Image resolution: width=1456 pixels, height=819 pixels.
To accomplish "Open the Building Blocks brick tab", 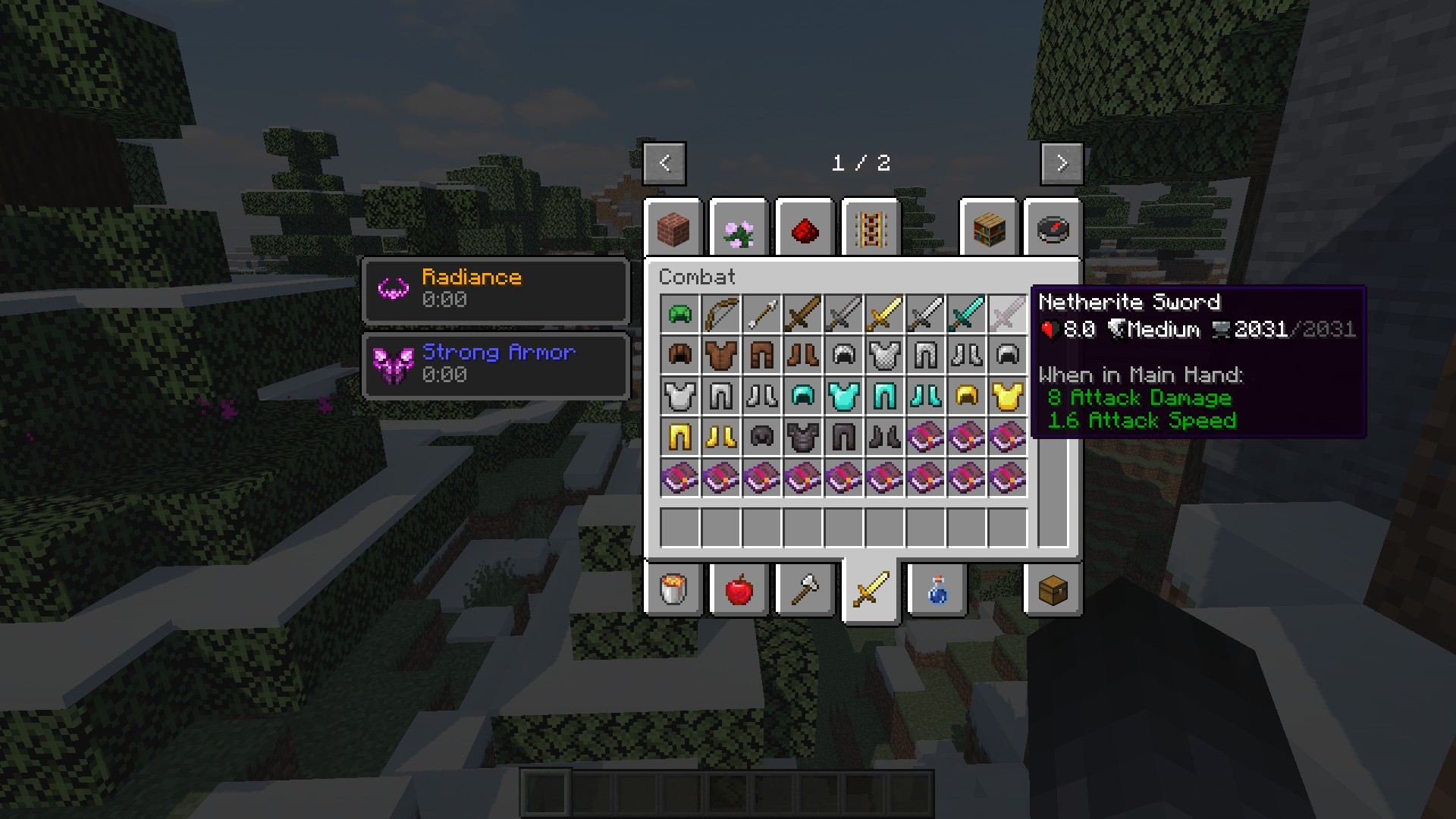I will (x=673, y=228).
